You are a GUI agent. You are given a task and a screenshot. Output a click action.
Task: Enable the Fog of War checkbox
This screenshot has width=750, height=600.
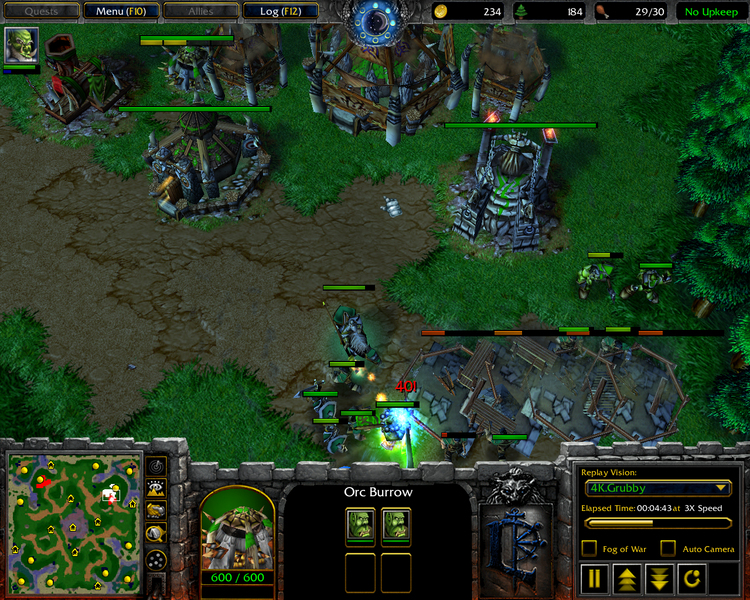[x=589, y=548]
